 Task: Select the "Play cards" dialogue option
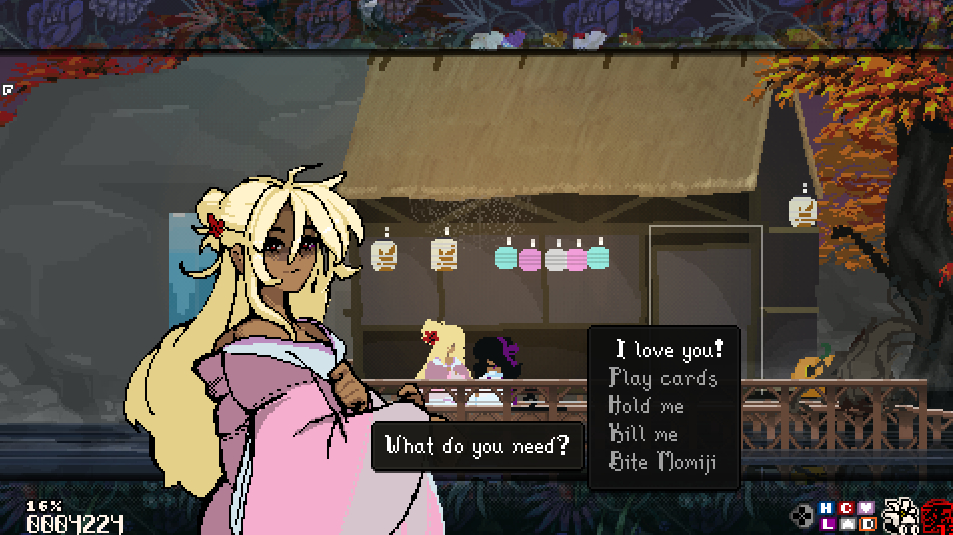point(663,378)
